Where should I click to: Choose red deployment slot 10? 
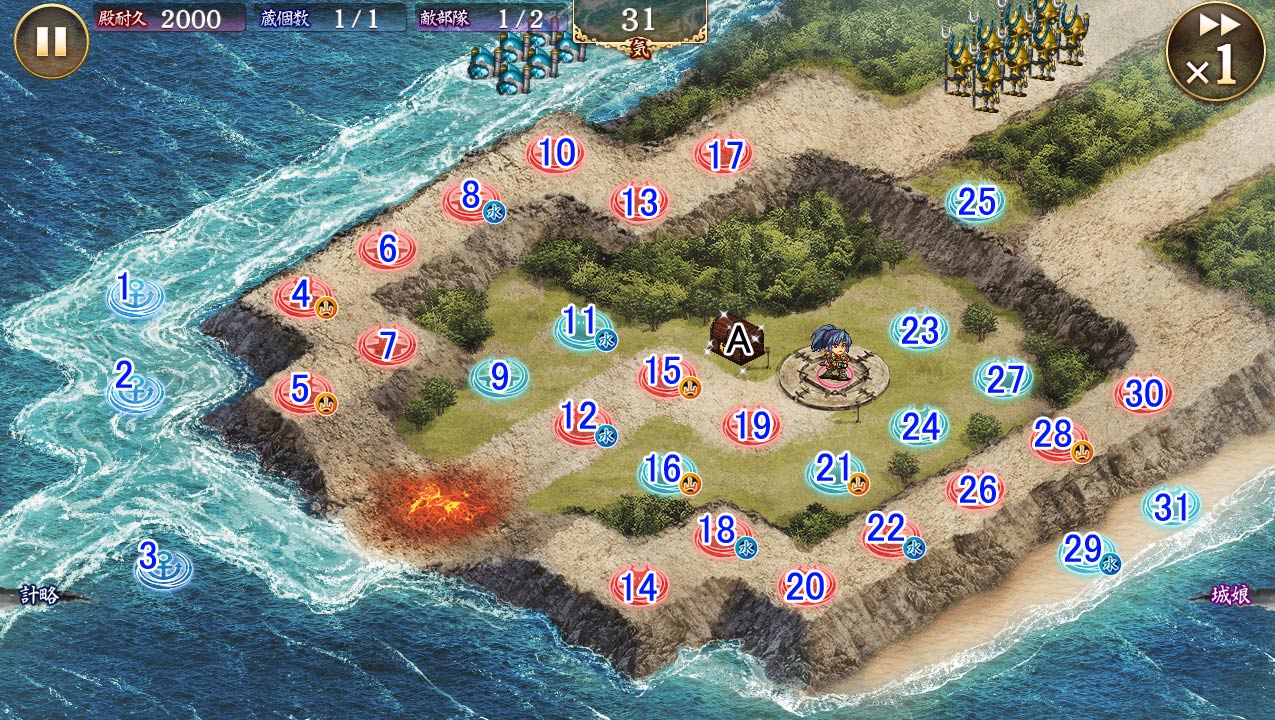556,155
